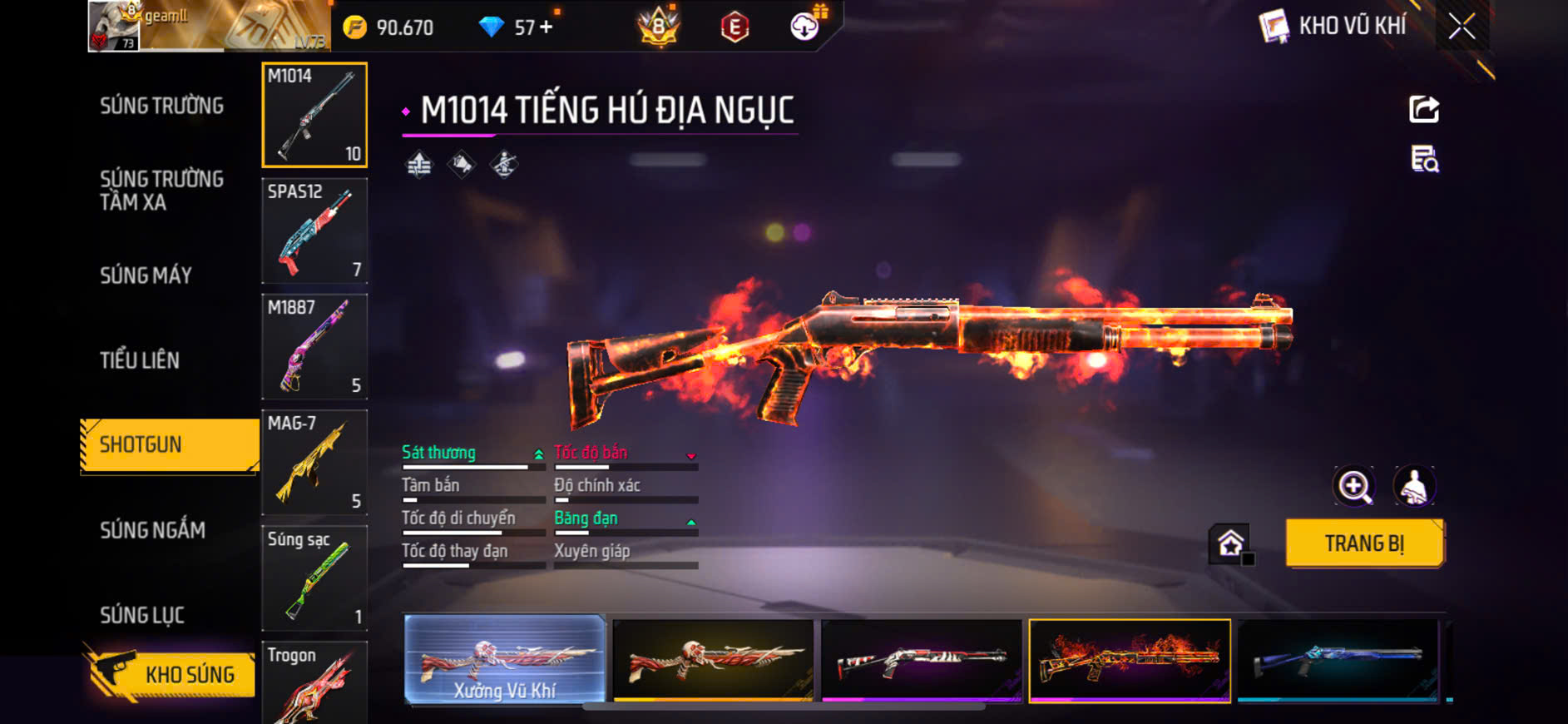Open the SÚNG LỤC category
Viewport: 1568px width, 724px height.
(142, 615)
